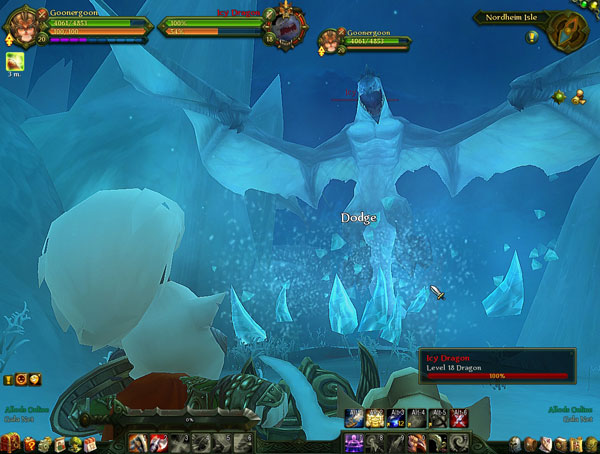The image size is (600, 454).
Task: Click the yellow exclamation alert icon
Action: coord(9,380)
